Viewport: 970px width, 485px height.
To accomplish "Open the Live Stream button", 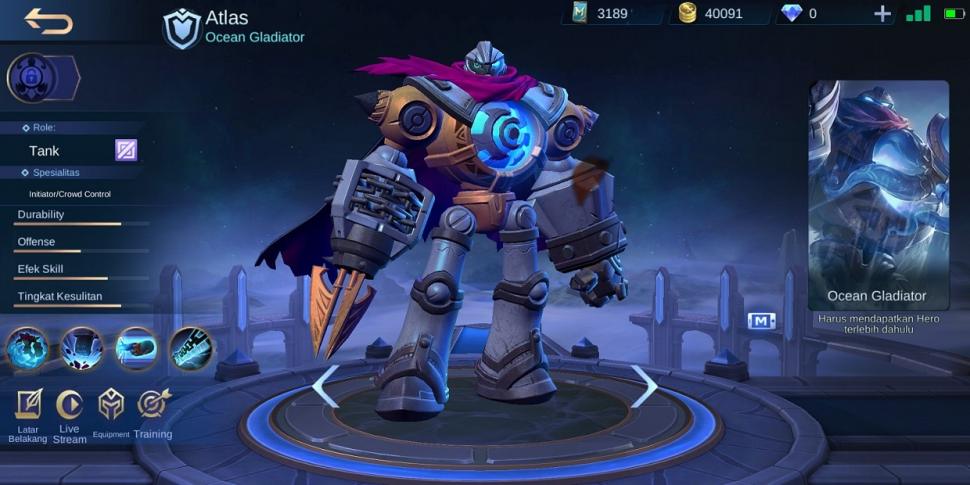I will [x=69, y=414].
